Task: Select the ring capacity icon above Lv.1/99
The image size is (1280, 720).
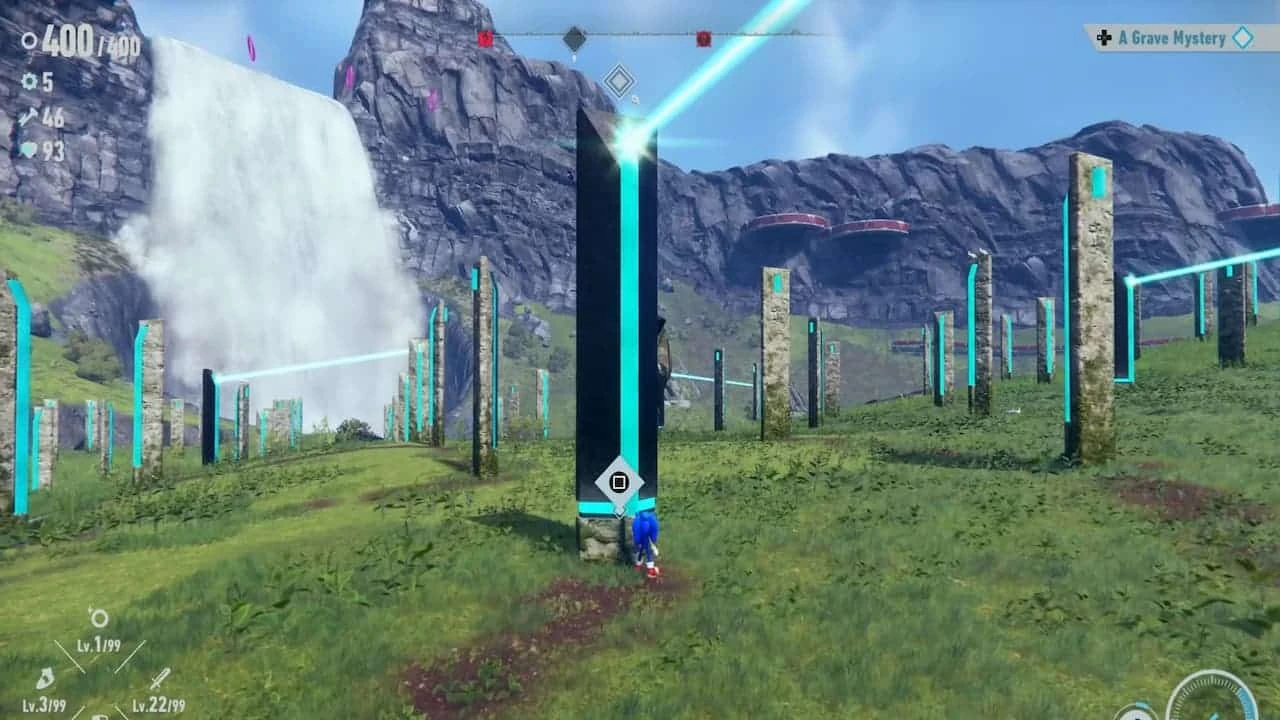Action: click(100, 618)
